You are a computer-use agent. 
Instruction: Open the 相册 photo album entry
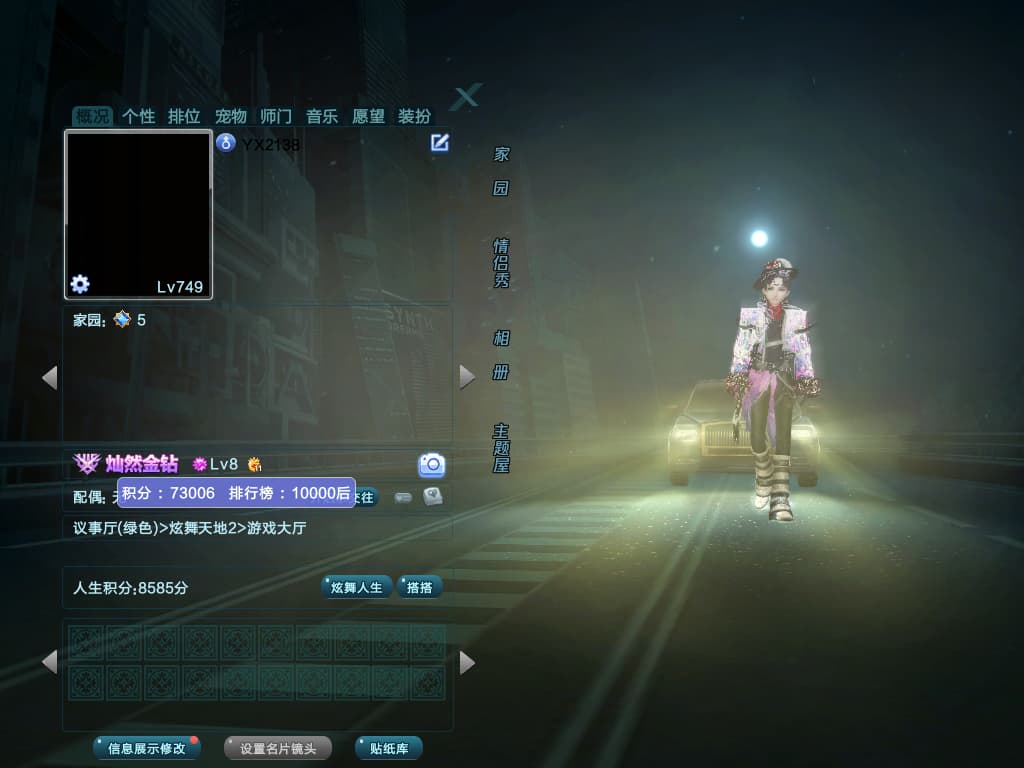click(501, 355)
